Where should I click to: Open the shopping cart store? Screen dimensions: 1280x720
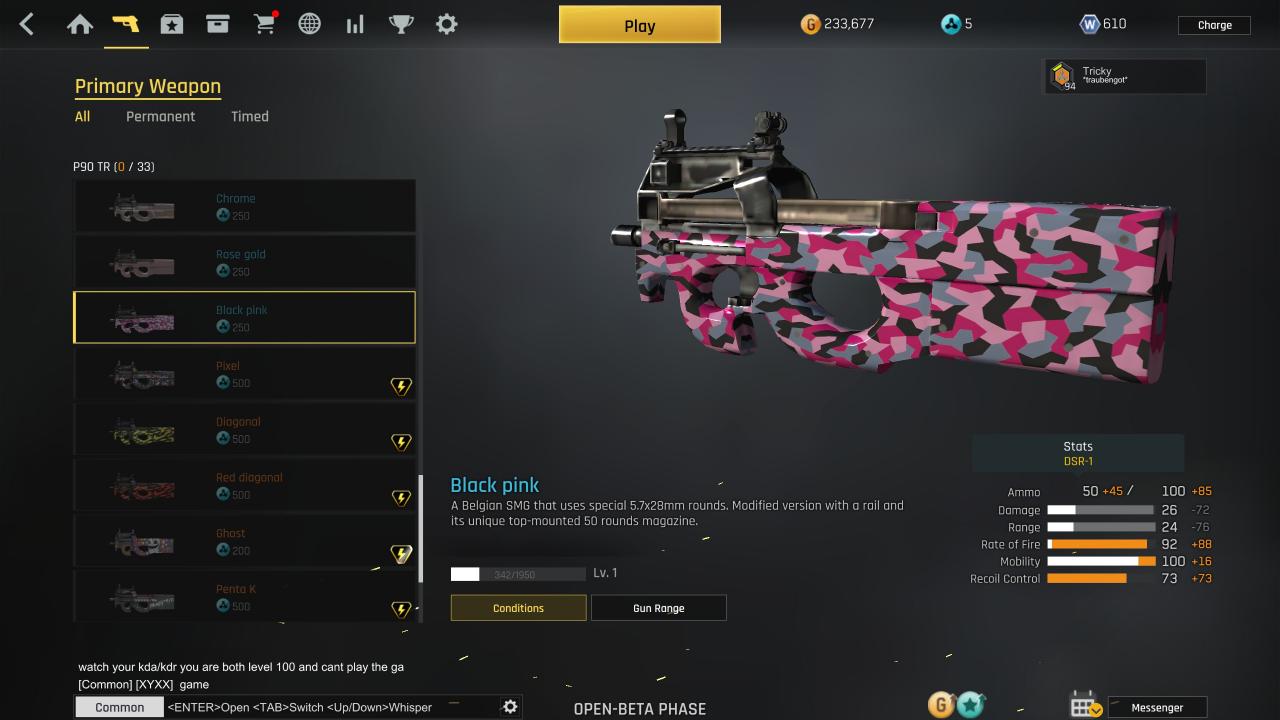[x=265, y=24]
